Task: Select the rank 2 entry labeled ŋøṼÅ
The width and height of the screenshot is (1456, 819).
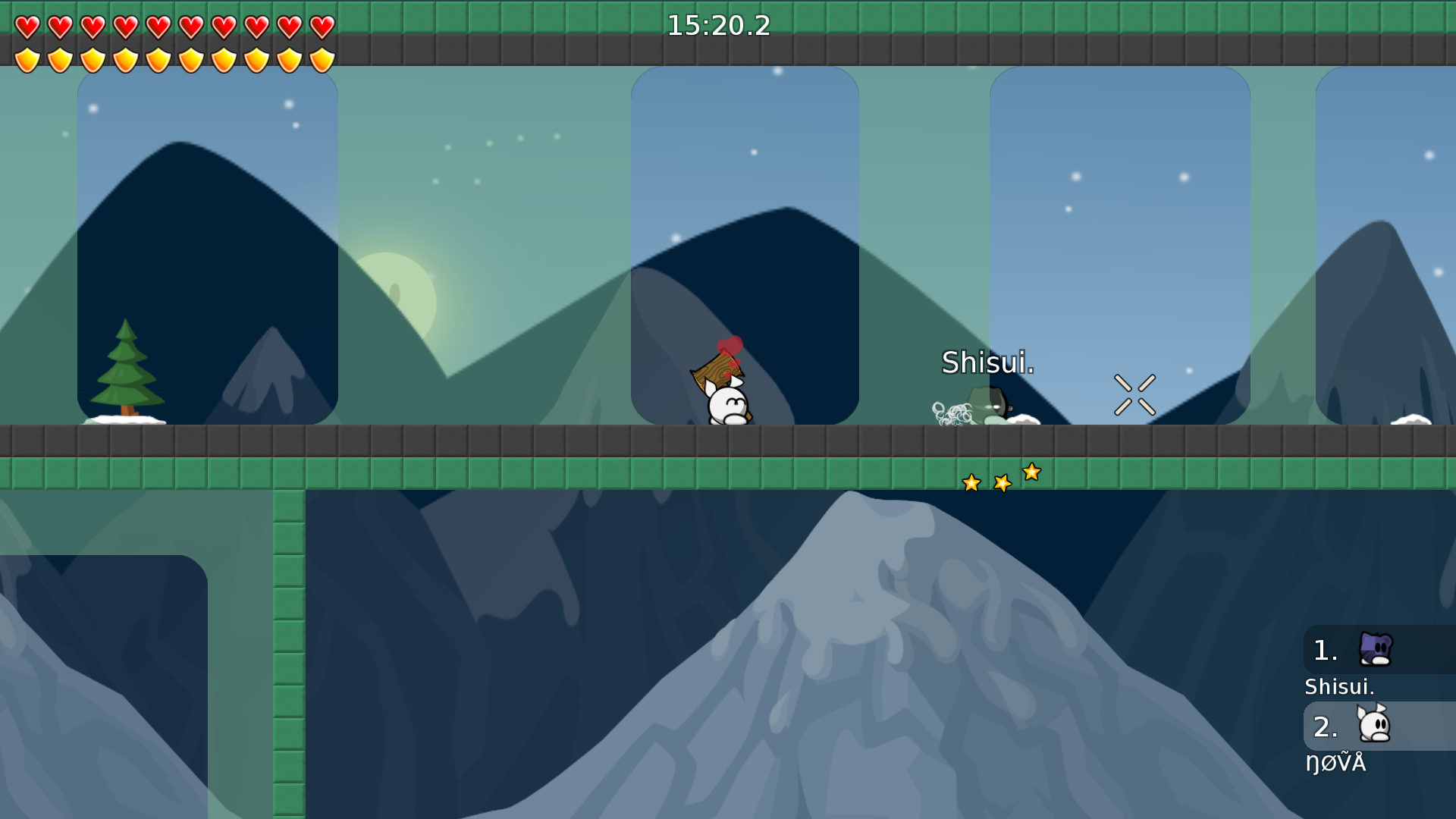Action: [x=1336, y=763]
